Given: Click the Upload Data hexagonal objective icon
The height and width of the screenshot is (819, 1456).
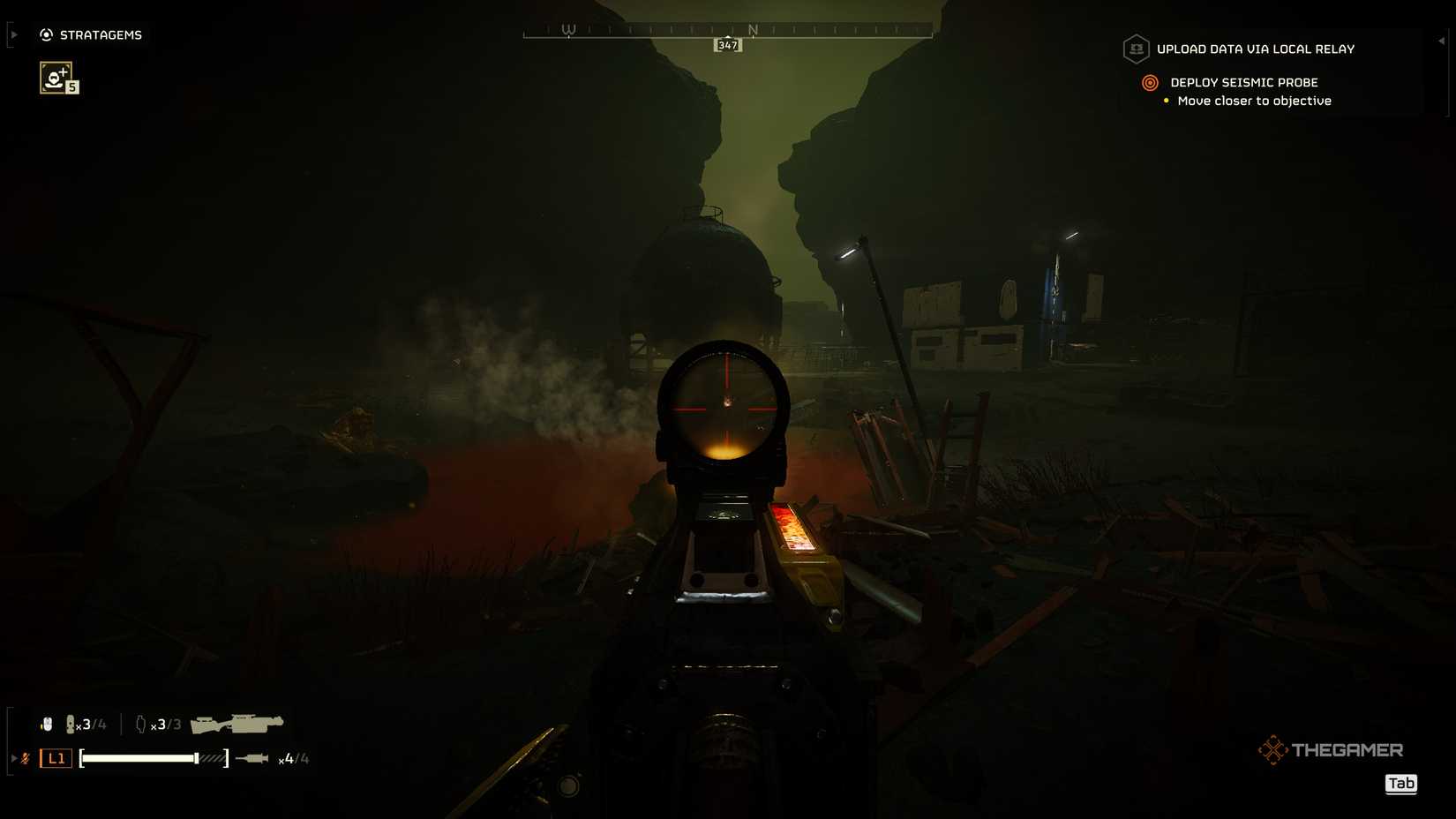Looking at the screenshot, I should coord(1137,49).
